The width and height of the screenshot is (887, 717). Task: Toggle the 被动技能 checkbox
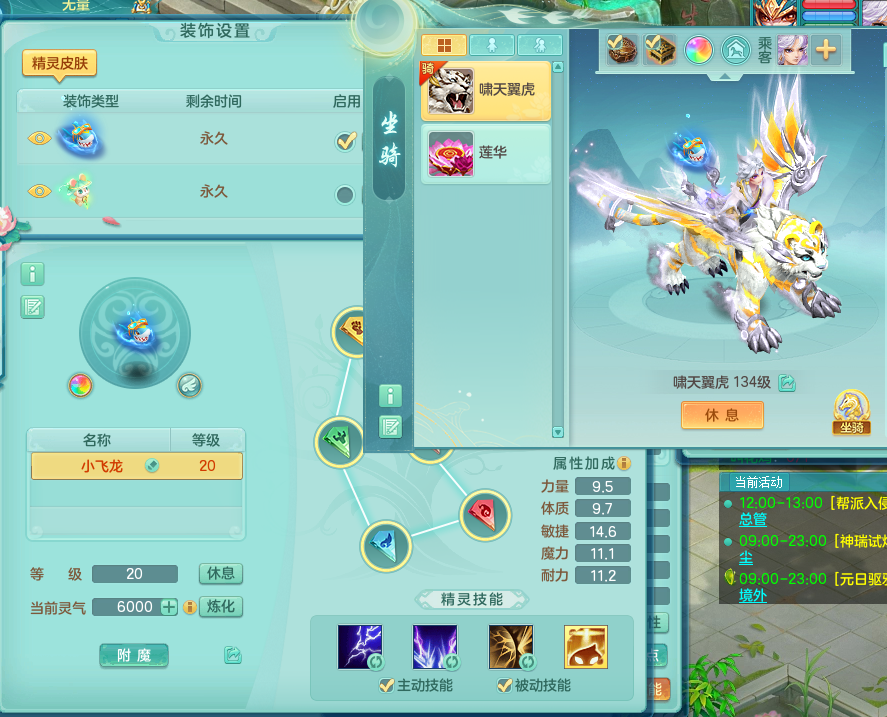(x=504, y=686)
